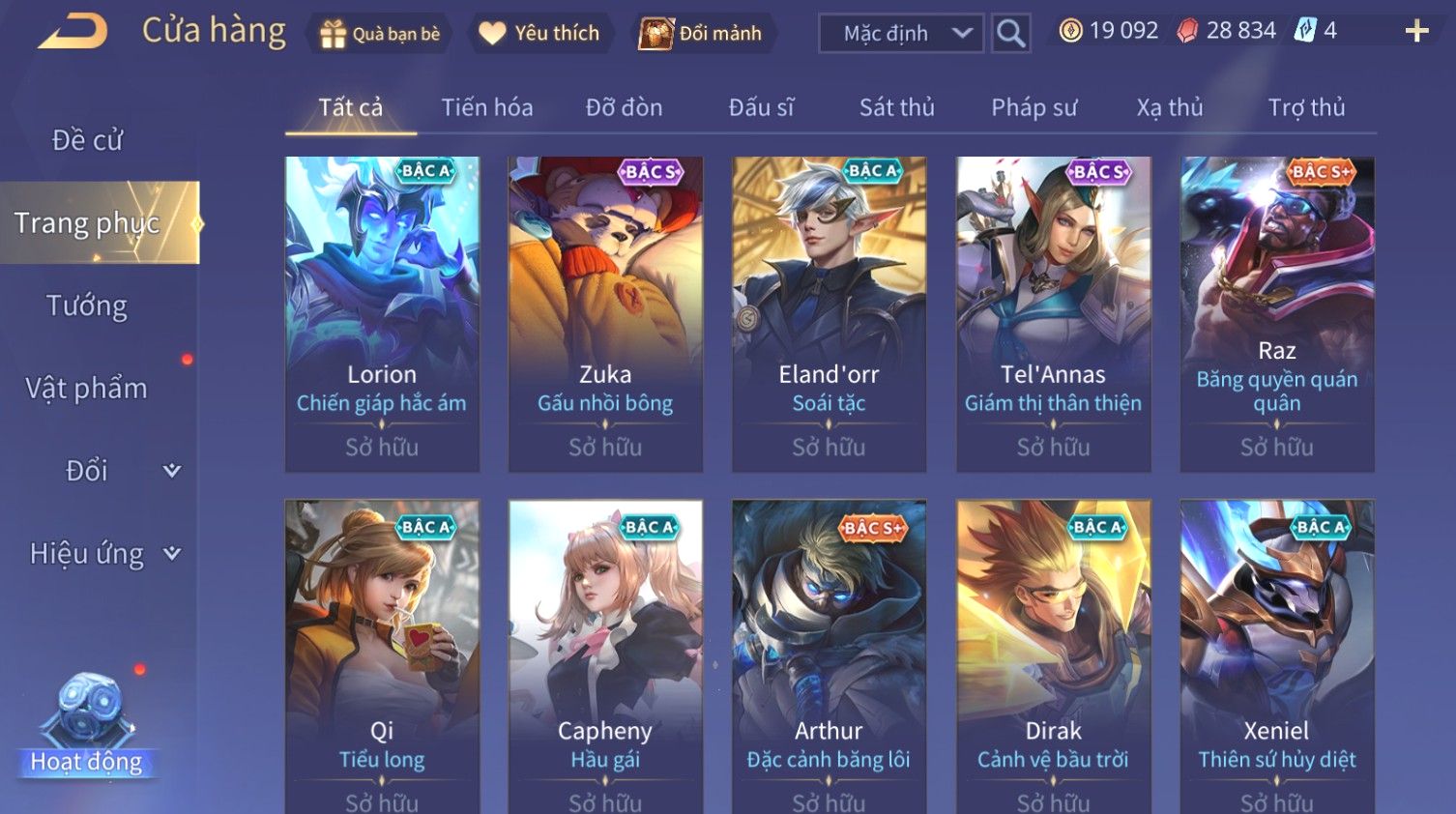
Task: Choose the Raz Băng quyền quán quân card
Action: pos(1276,314)
